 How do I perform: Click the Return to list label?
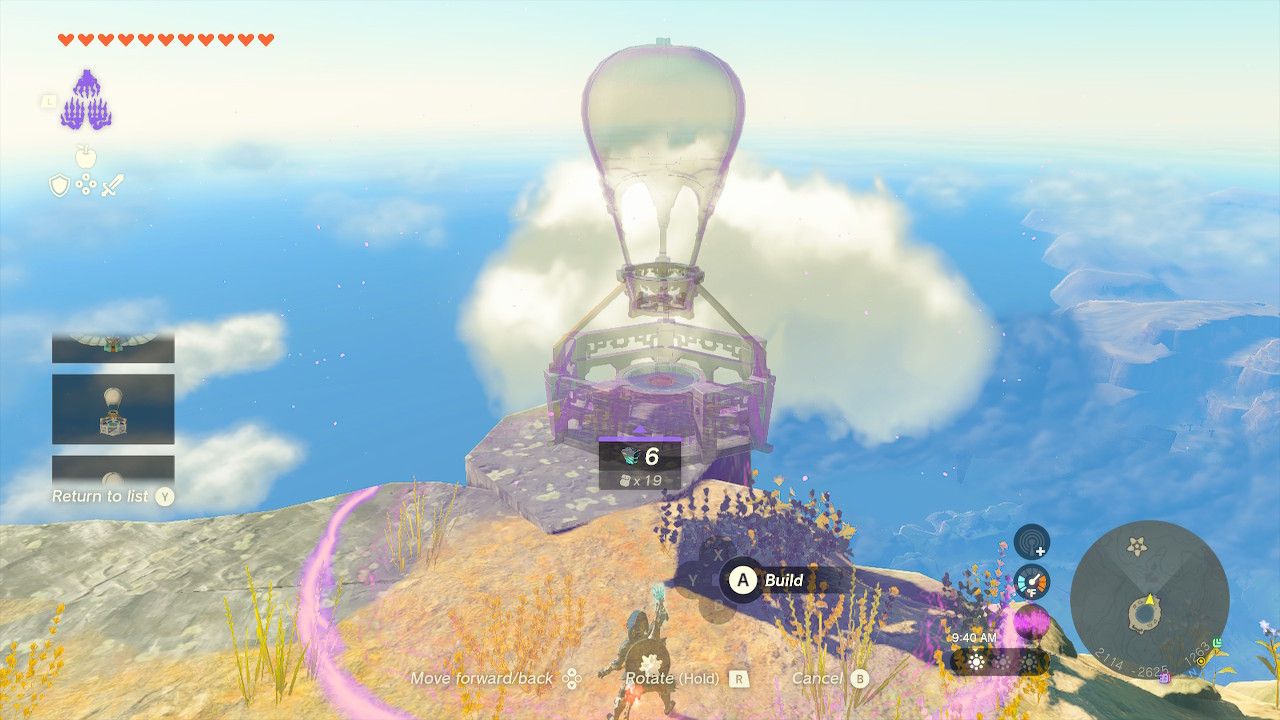tap(100, 496)
